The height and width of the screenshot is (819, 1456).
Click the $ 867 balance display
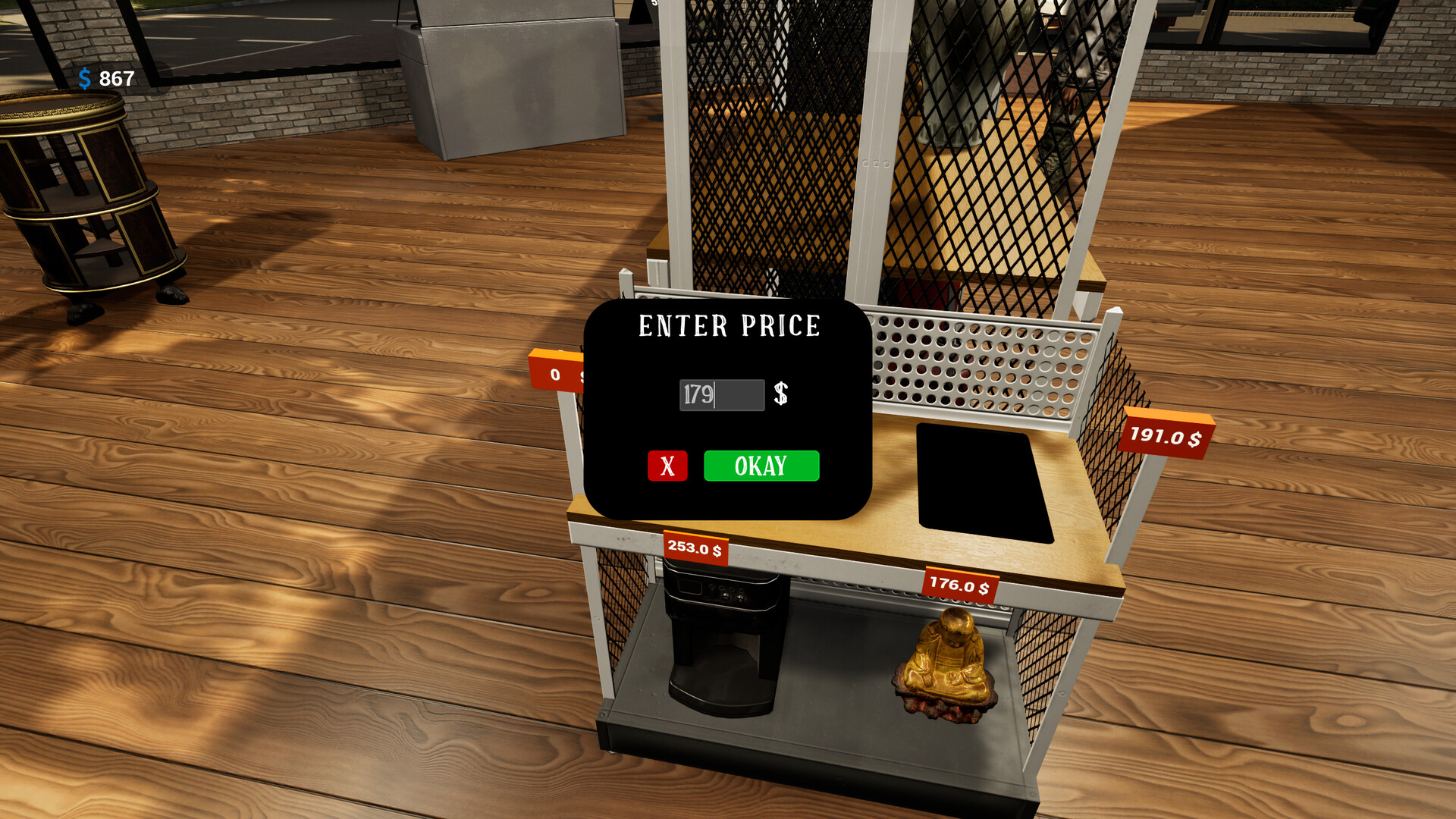[104, 77]
